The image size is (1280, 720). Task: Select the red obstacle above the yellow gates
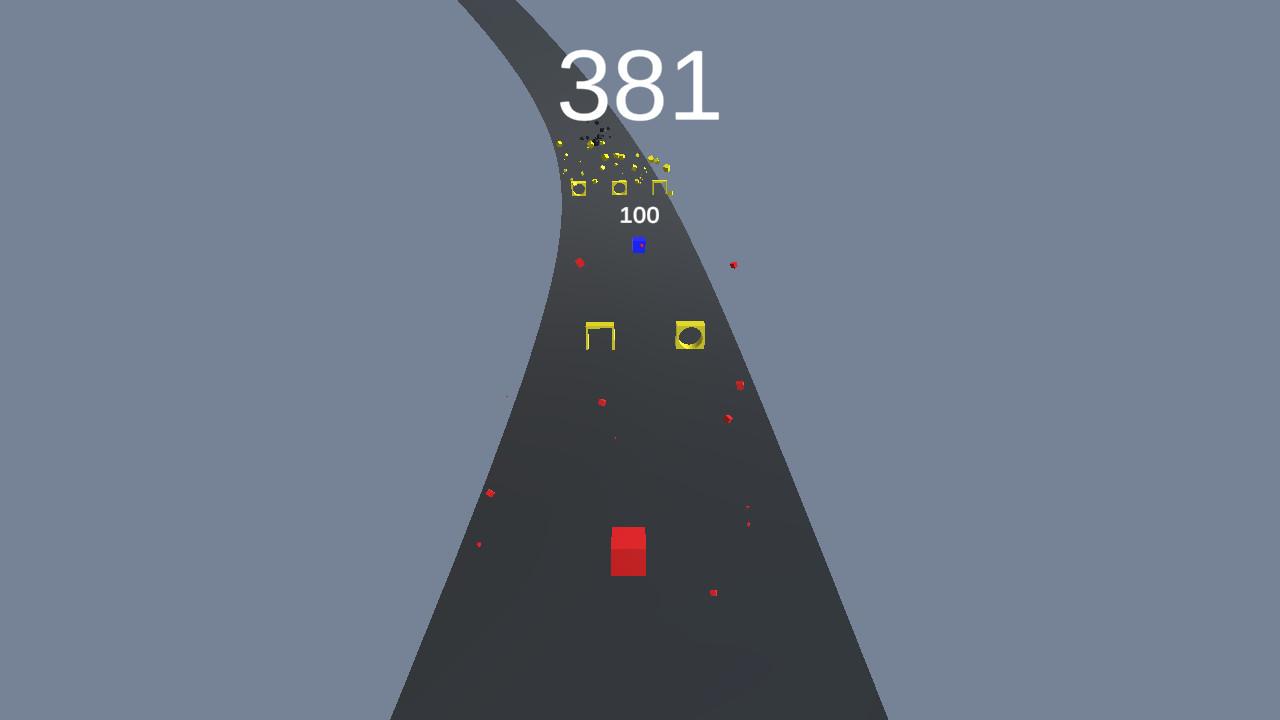(x=580, y=262)
